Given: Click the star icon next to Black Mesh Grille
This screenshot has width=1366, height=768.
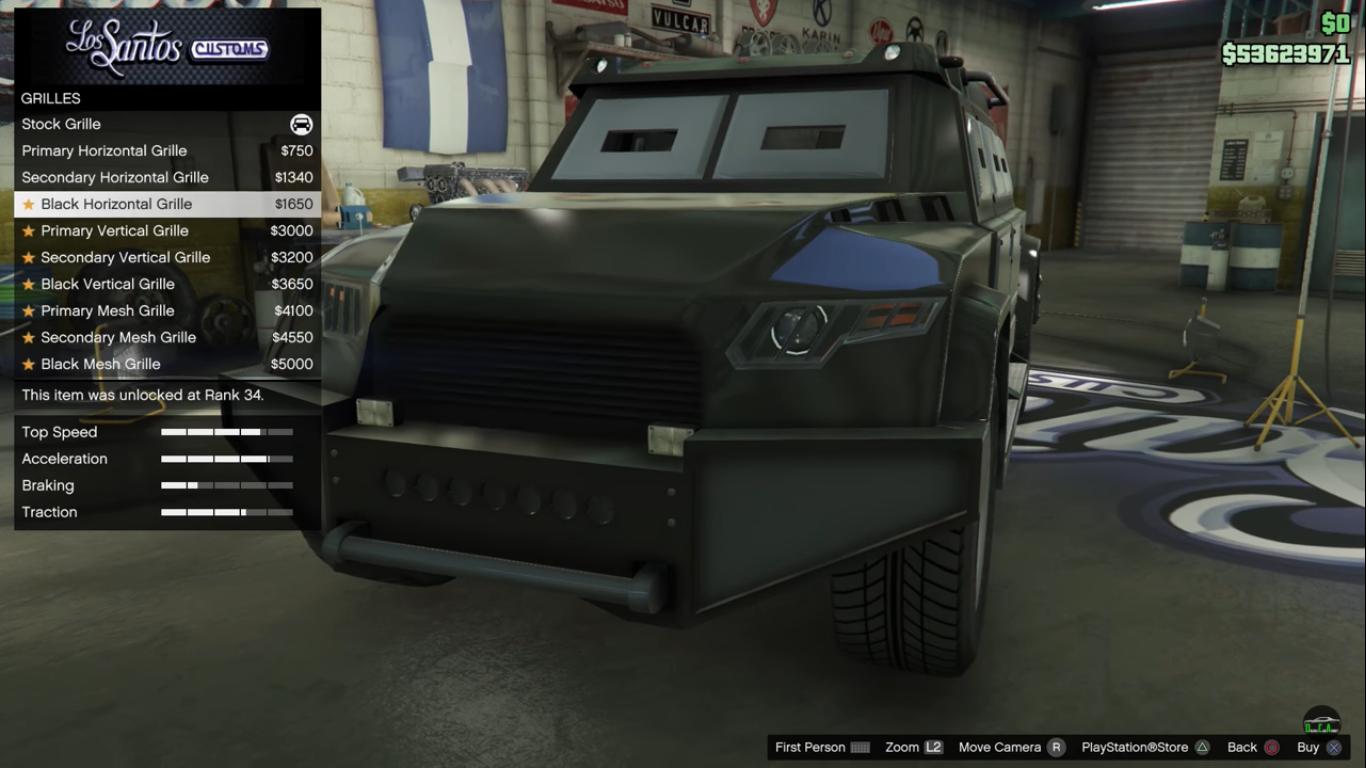Looking at the screenshot, I should [x=29, y=364].
